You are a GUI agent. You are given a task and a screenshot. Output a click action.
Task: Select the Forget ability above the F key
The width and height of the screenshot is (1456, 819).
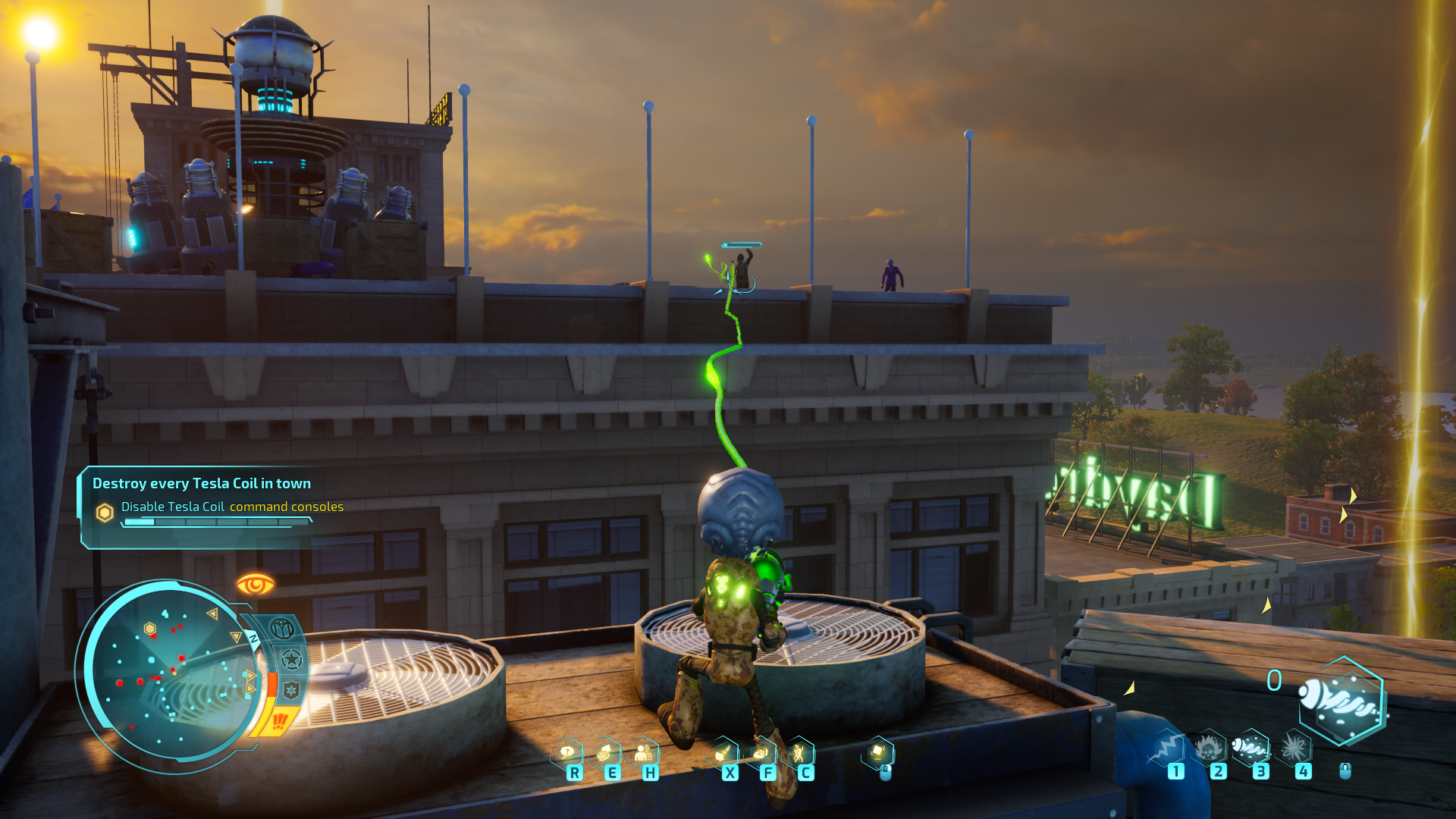[x=761, y=753]
